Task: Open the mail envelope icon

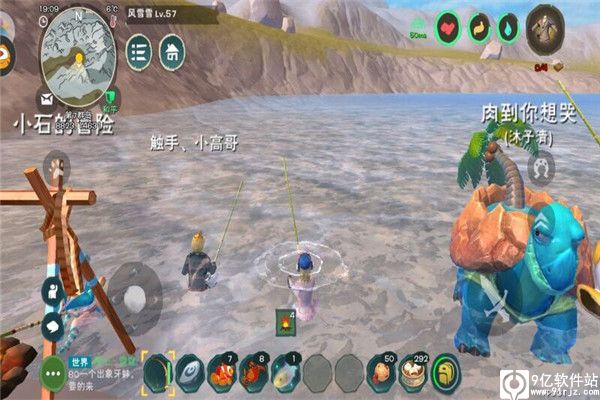Action: click(46, 98)
